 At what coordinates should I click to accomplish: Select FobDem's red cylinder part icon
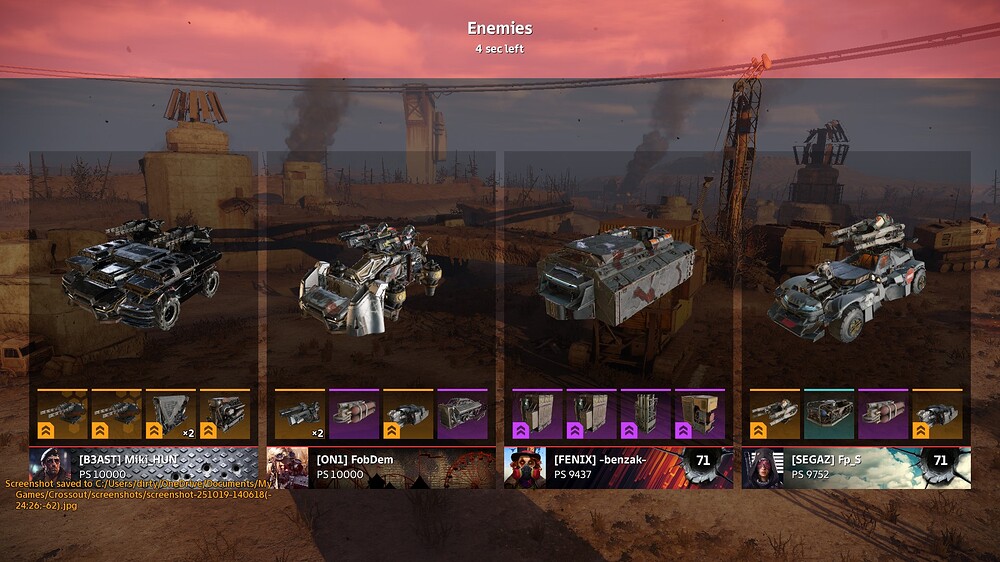coord(353,415)
